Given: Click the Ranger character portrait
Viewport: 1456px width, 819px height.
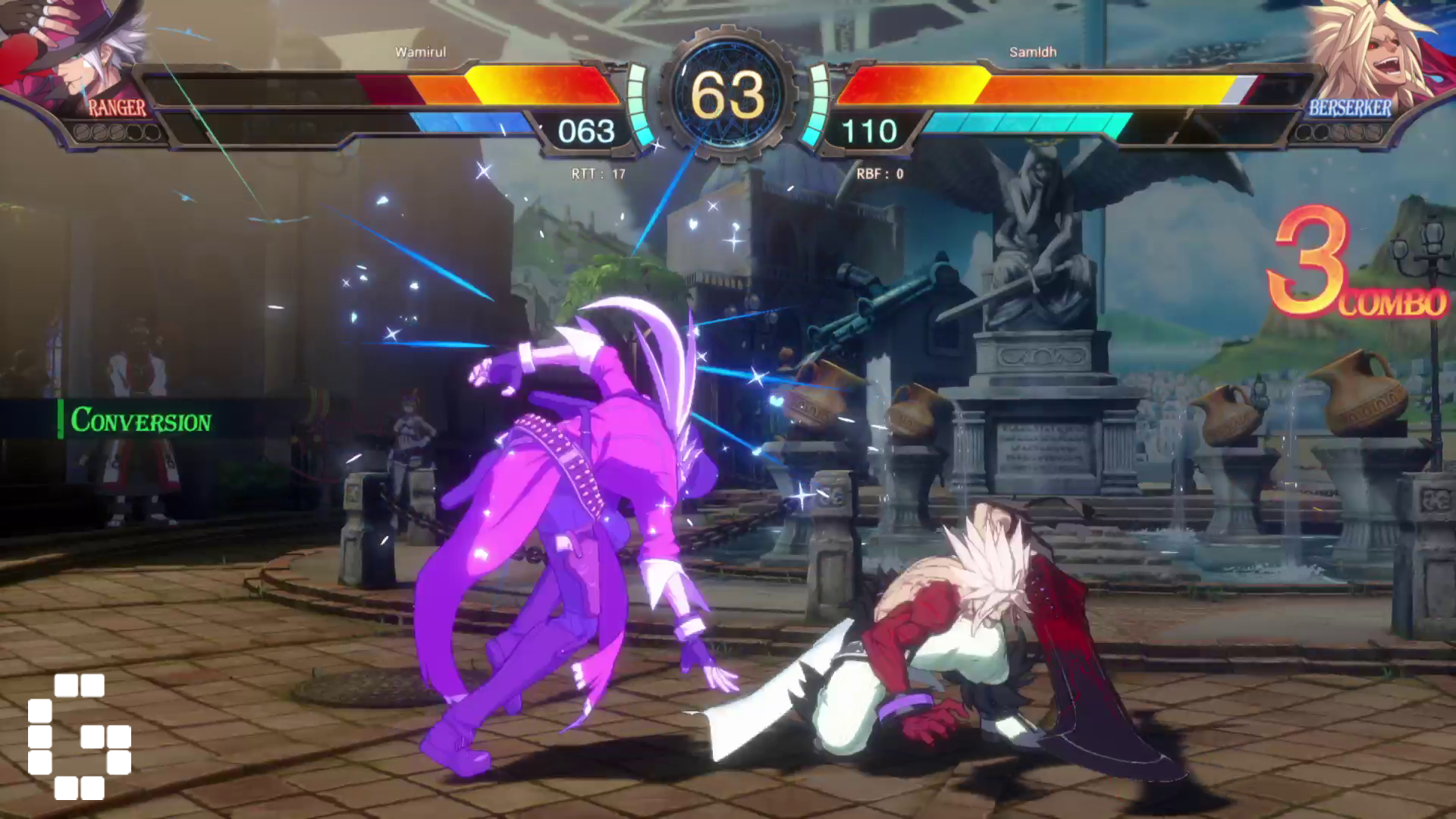Looking at the screenshot, I should [x=72, y=53].
